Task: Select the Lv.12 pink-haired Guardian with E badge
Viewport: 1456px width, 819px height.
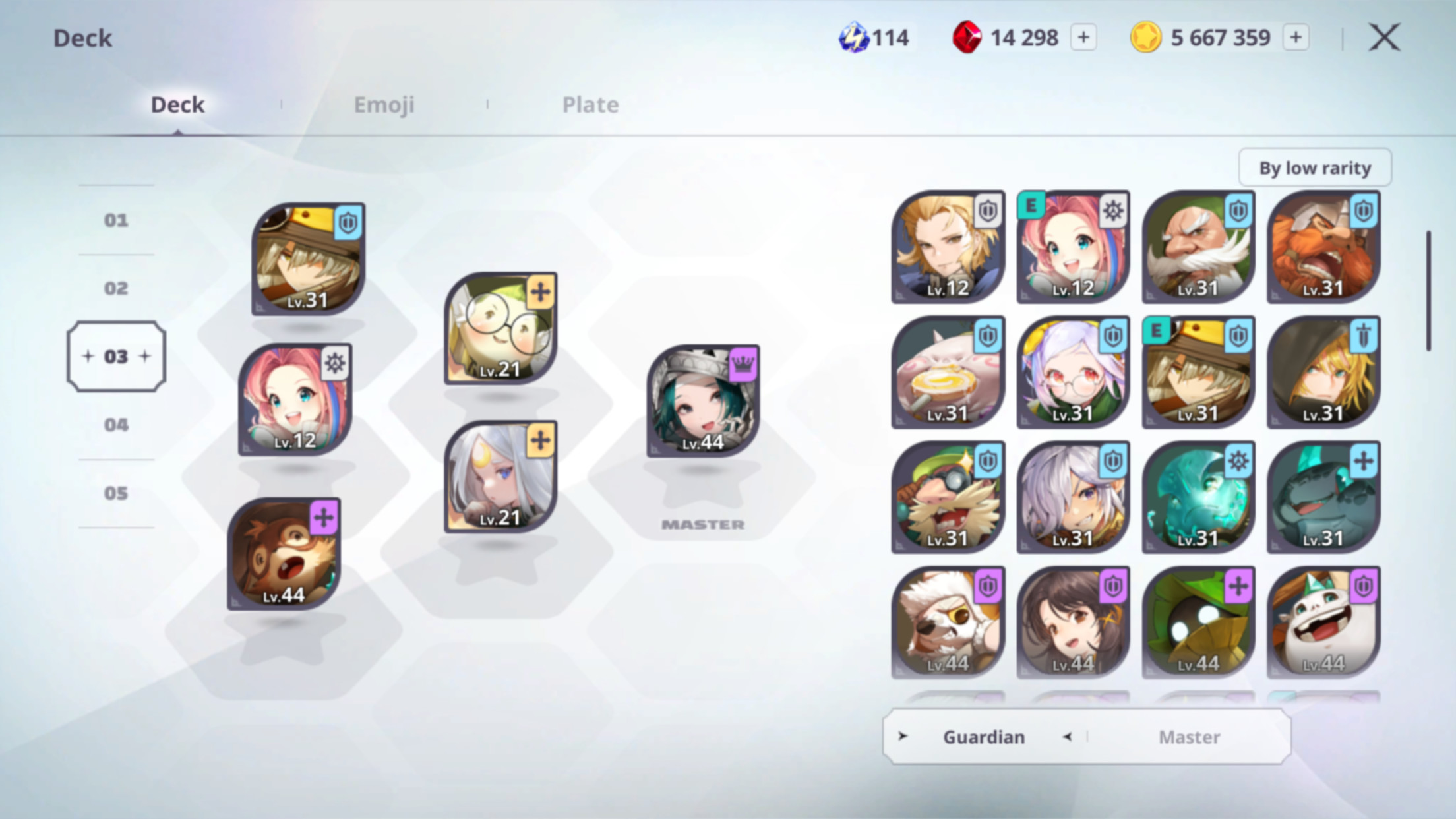Action: [1073, 247]
